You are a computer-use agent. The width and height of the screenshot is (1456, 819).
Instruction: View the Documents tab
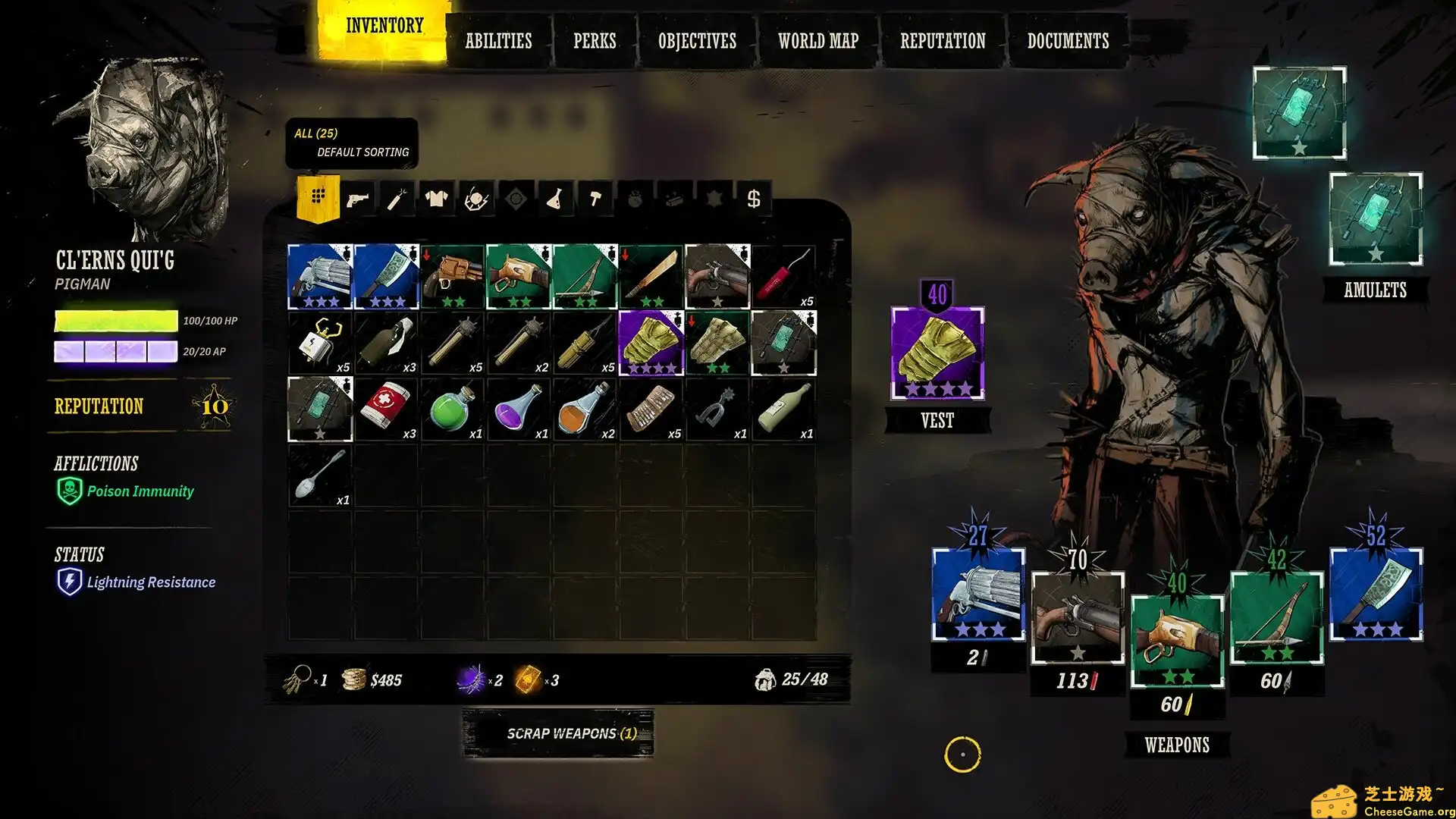[x=1068, y=41]
